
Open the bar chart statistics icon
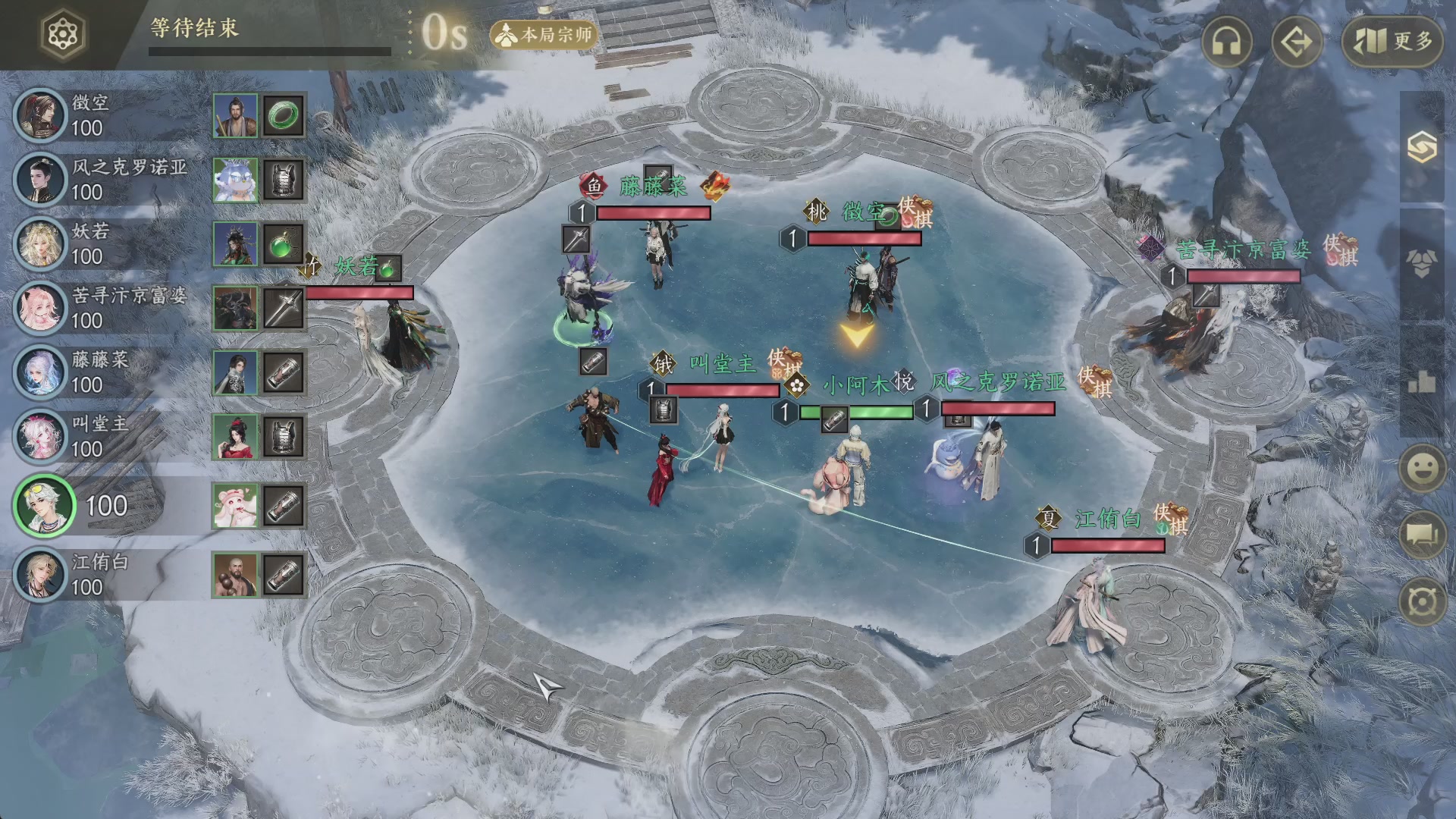point(1422,382)
